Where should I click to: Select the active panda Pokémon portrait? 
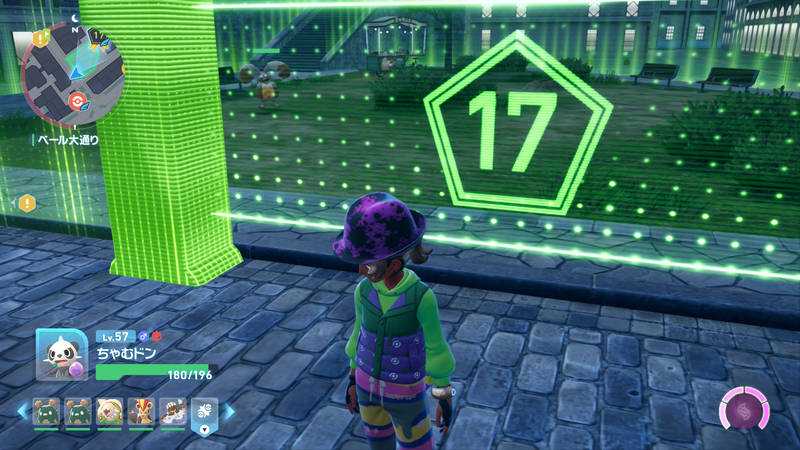point(60,354)
